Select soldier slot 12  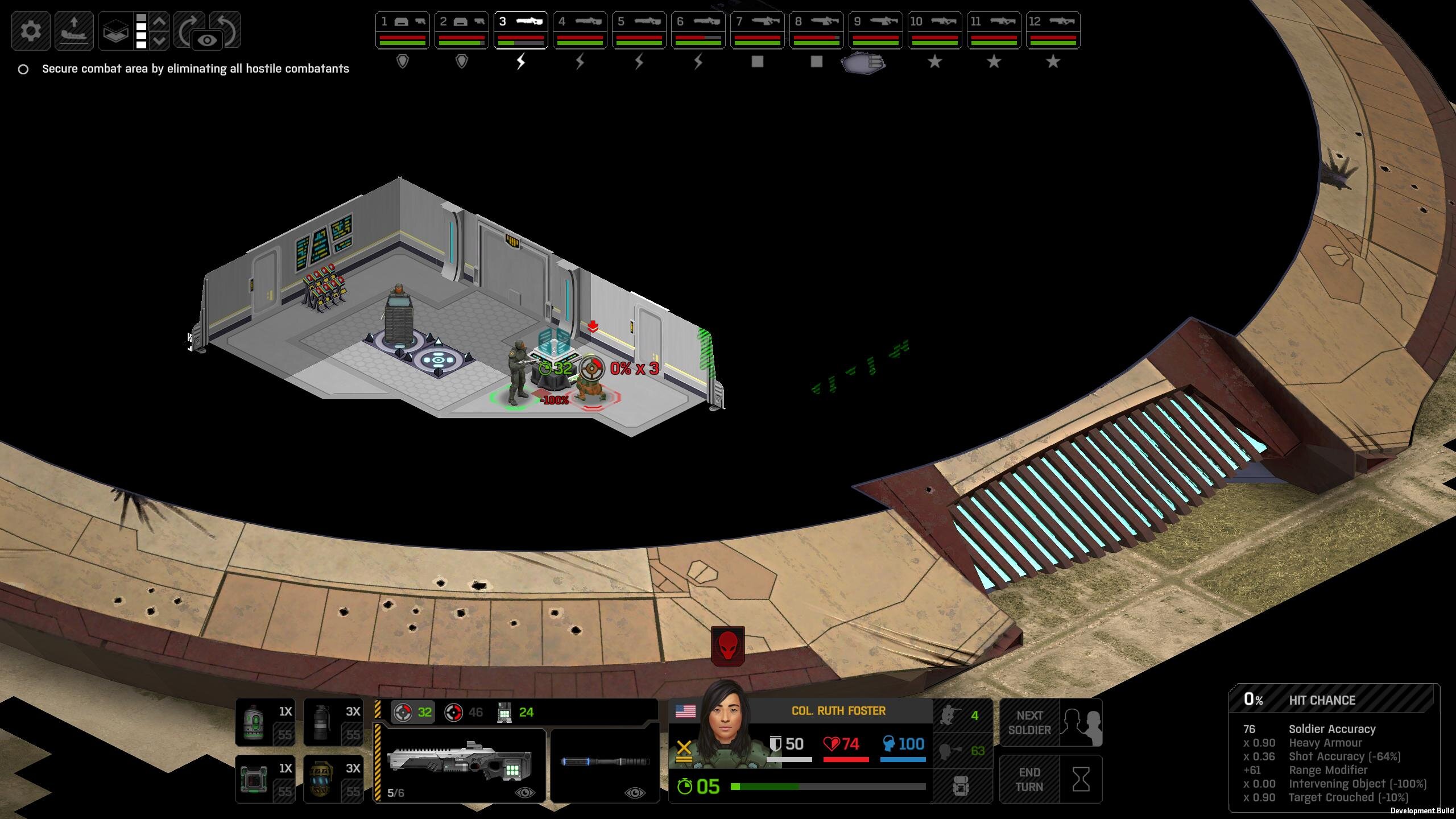click(x=1053, y=30)
